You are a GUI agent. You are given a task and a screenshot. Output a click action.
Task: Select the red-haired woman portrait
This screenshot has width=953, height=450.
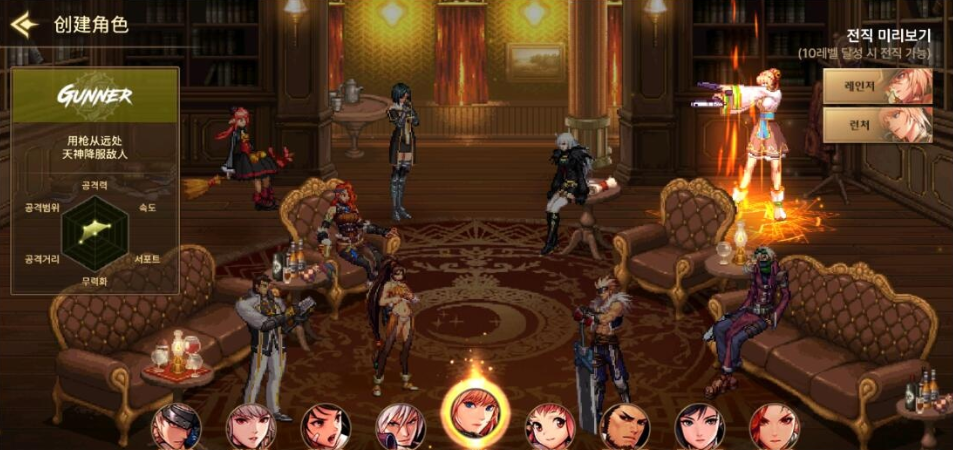(x=774, y=428)
